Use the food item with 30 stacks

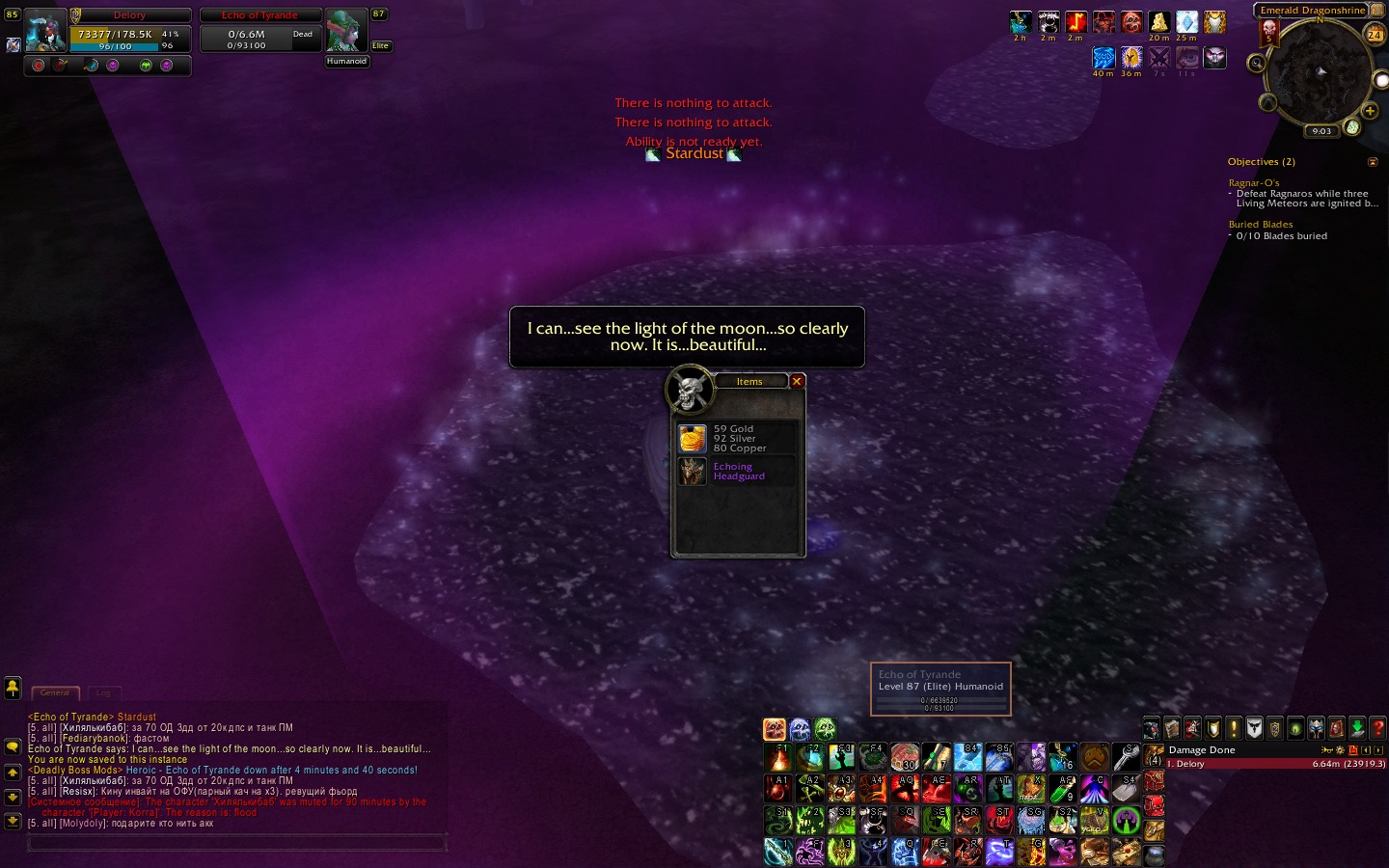905,757
